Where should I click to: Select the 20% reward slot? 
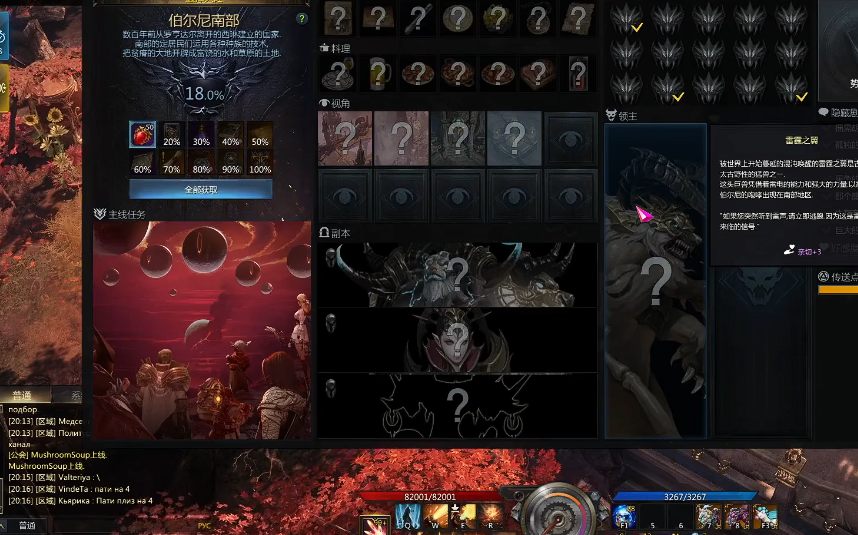pyautogui.click(x=172, y=135)
